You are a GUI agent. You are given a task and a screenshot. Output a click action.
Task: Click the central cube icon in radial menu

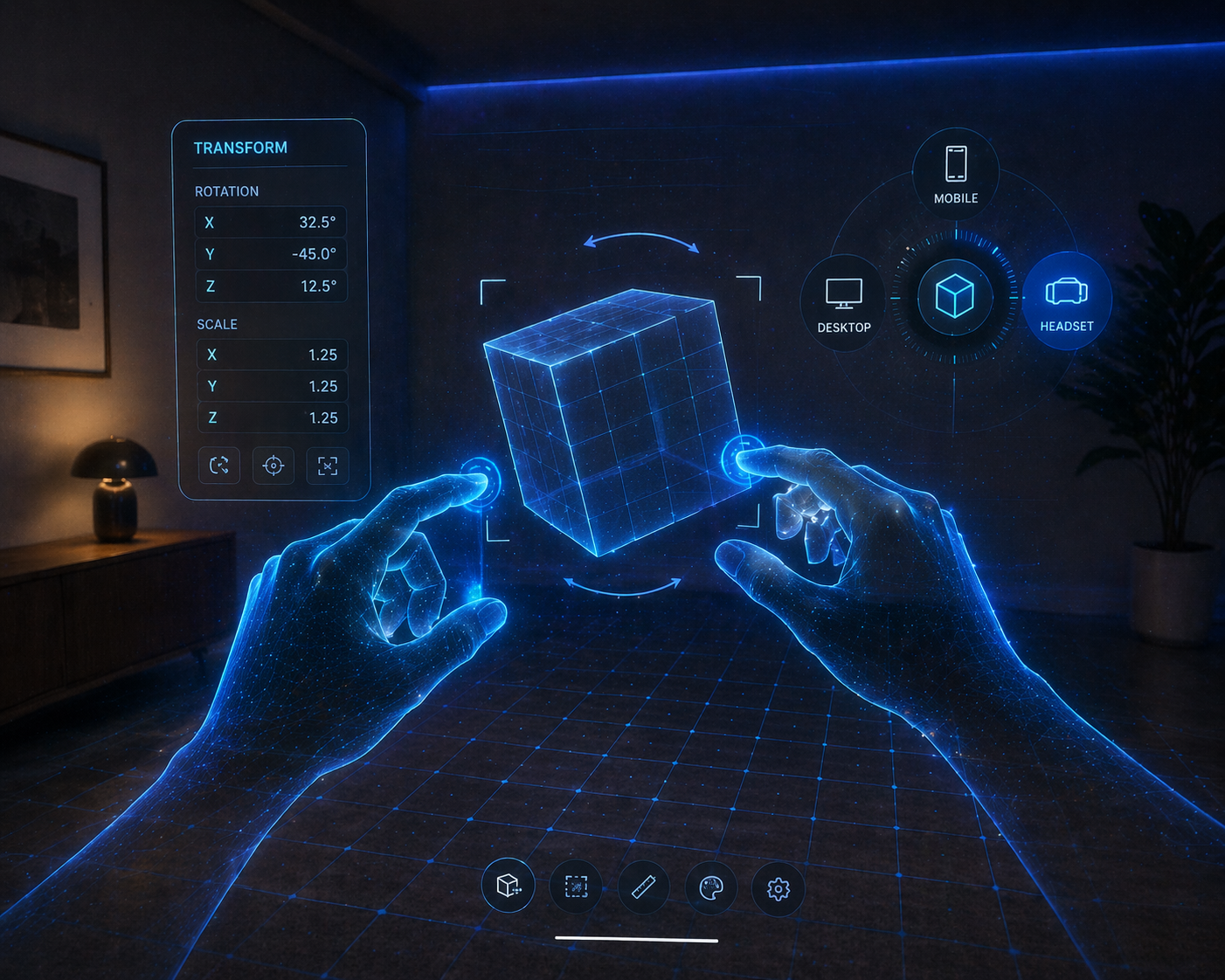click(x=954, y=296)
